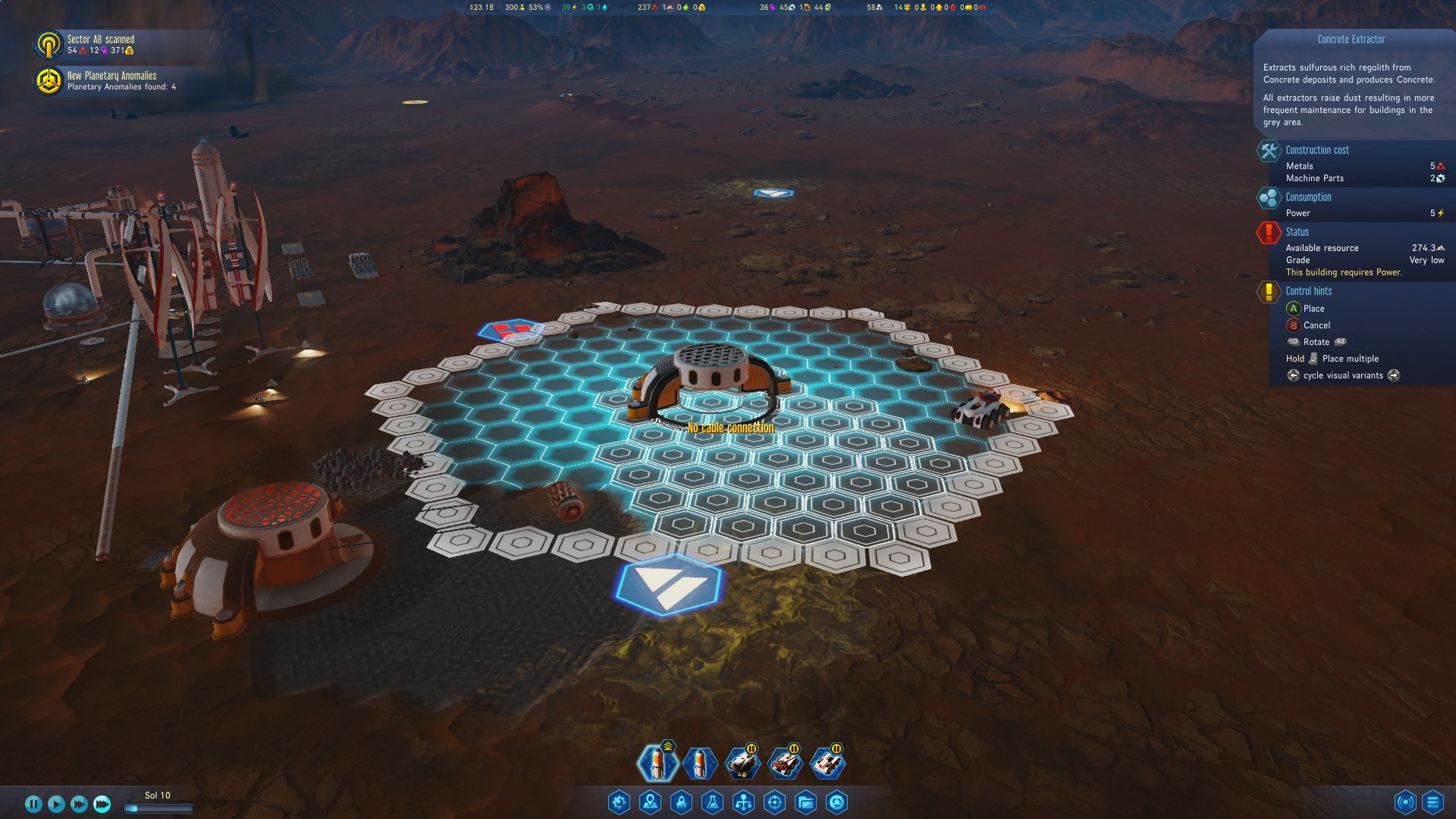Click the highlighted rocket selection icon
Screen dimensions: 1456x819
[x=658, y=764]
